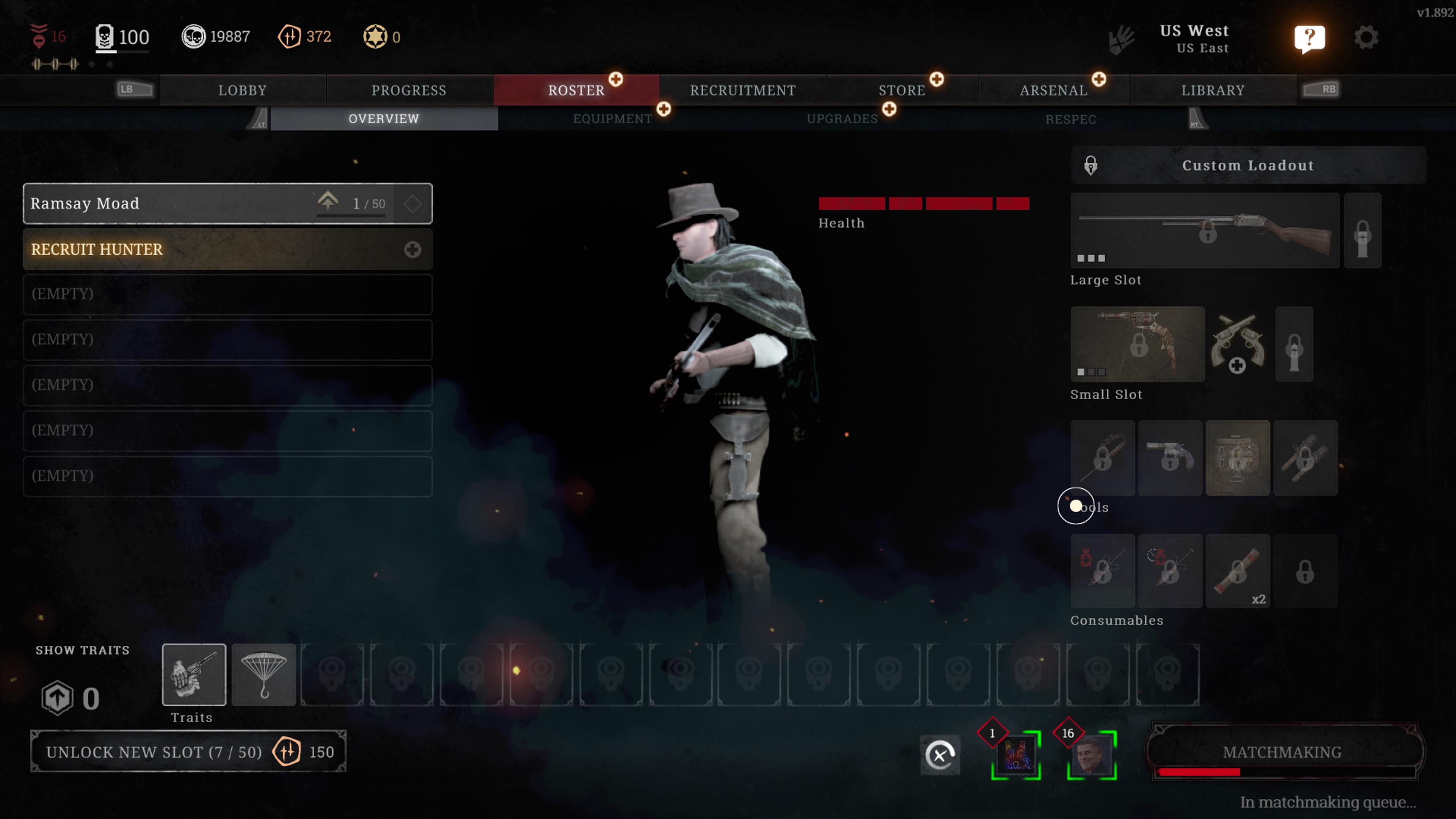The image size is (1456, 819).
Task: Click Unlock New Slot for 150
Action: (189, 752)
